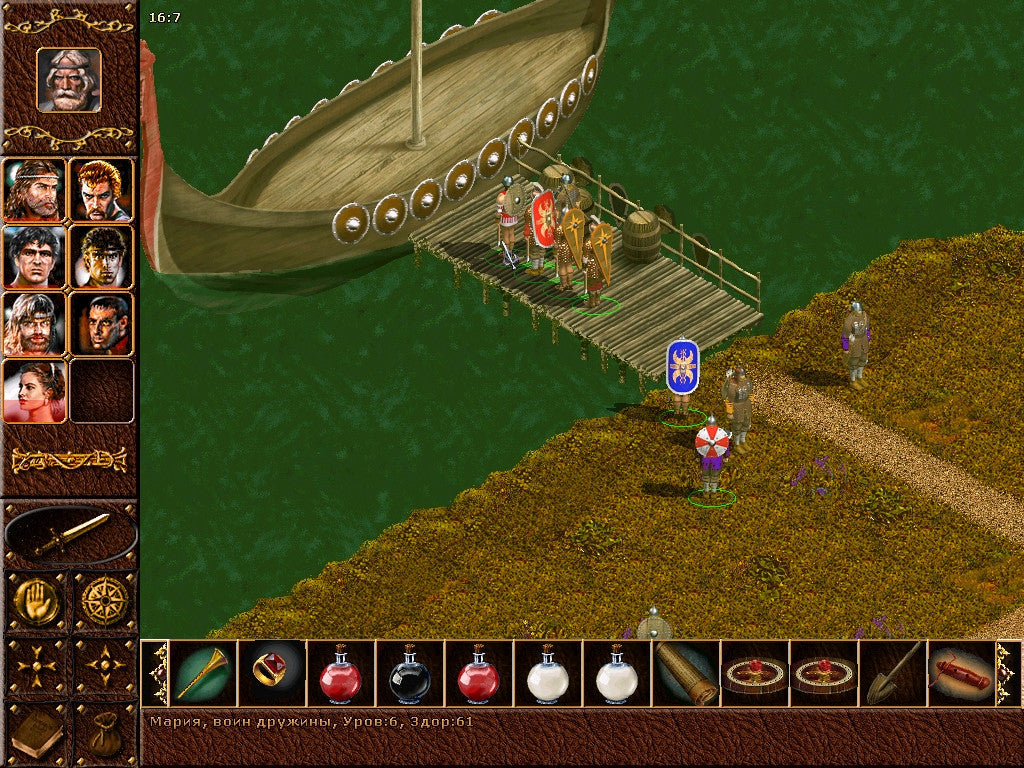The height and width of the screenshot is (768, 1024).
Task: Open the compass rose icon
Action: (104, 601)
